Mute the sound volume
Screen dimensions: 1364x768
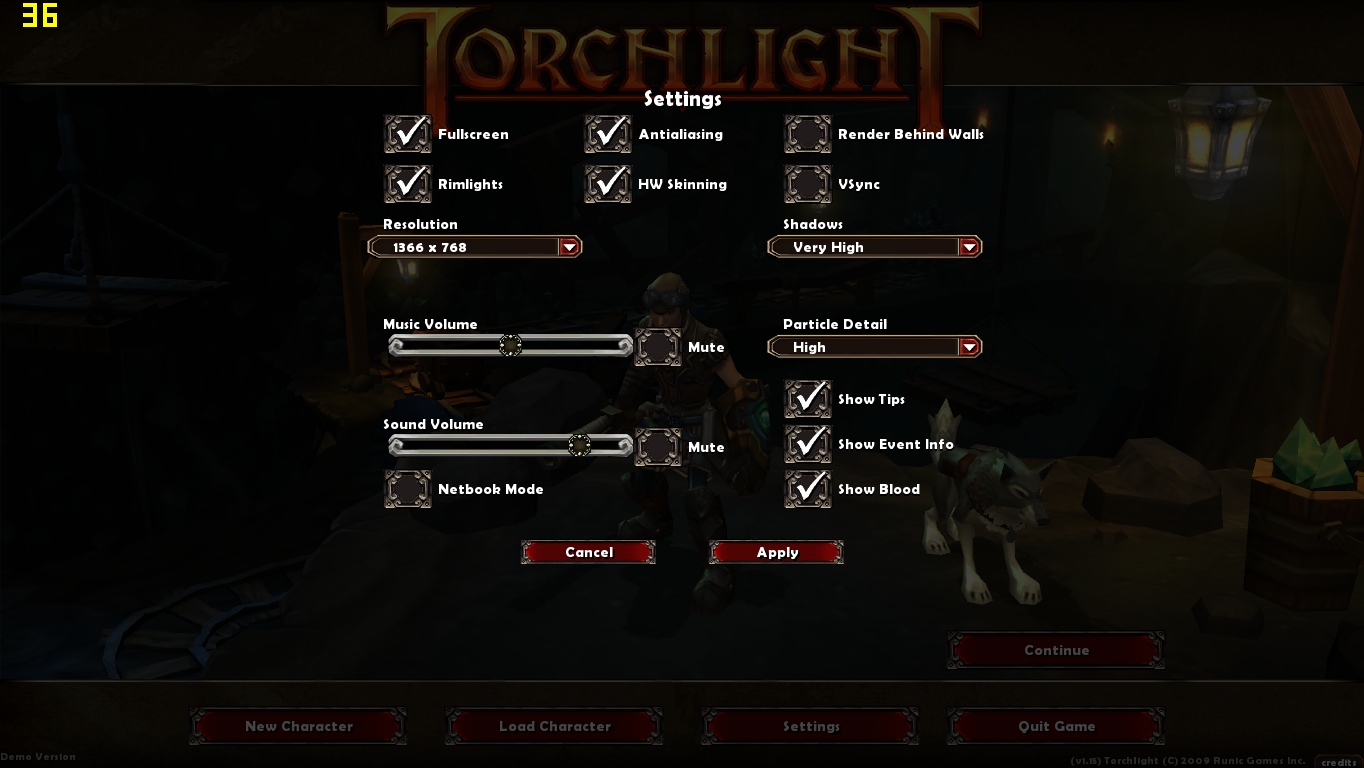tap(658, 446)
